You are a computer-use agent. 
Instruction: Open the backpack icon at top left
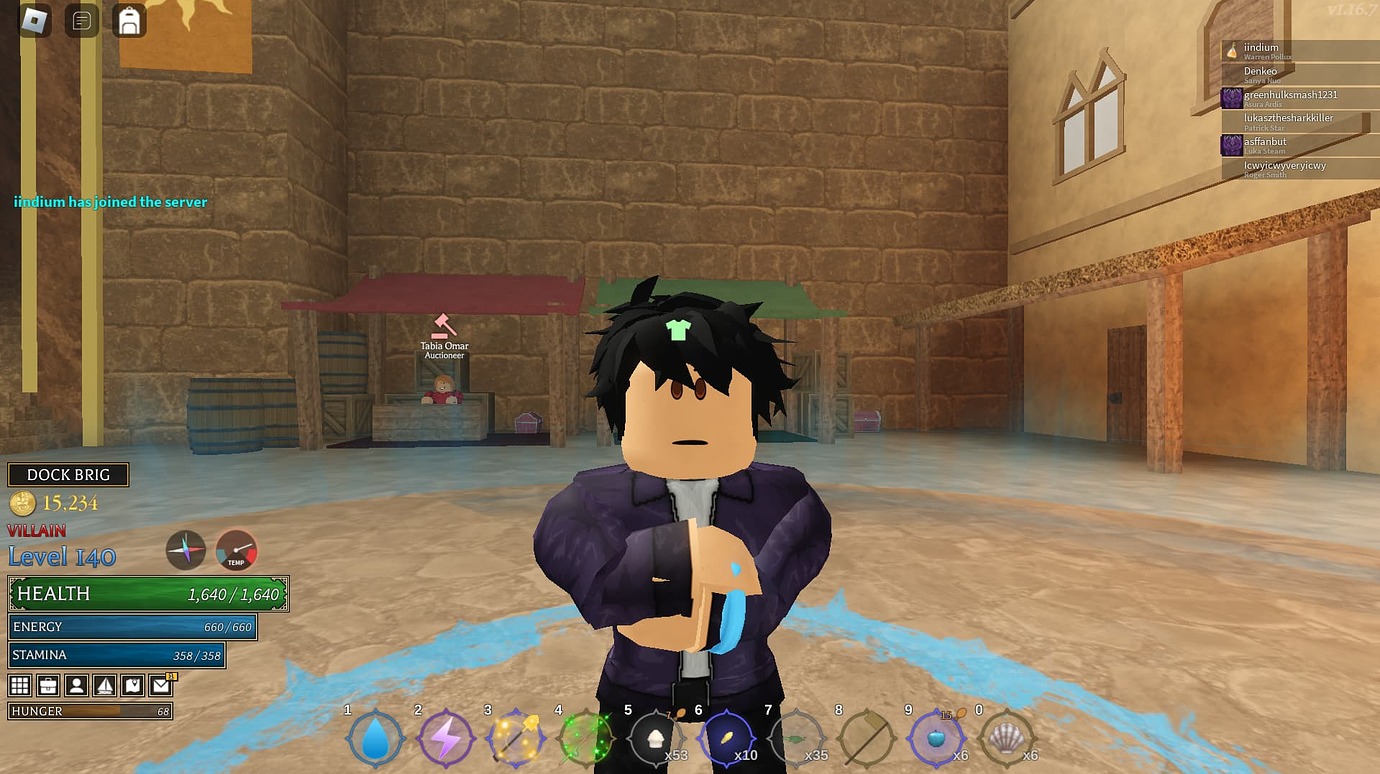tap(128, 19)
